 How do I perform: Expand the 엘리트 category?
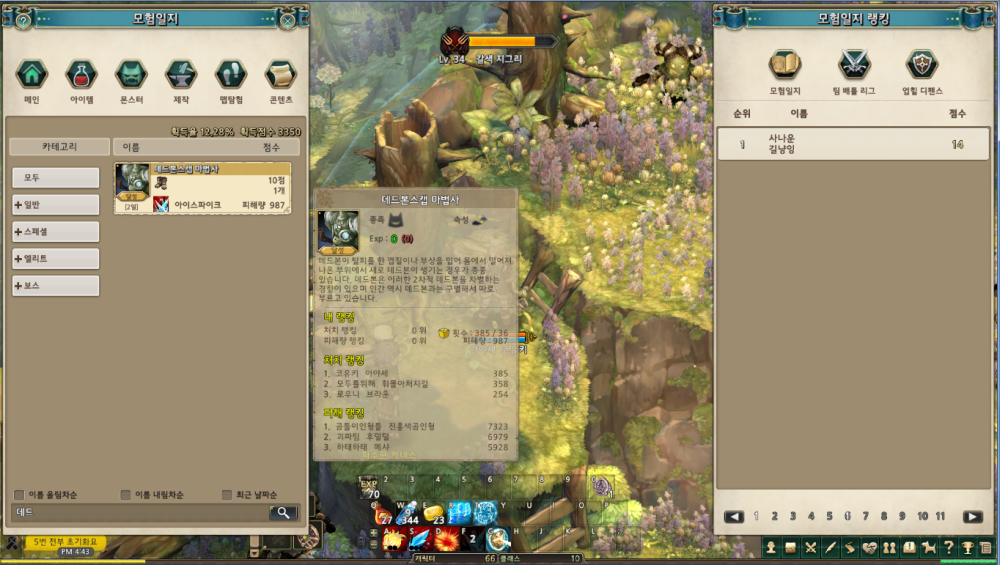pos(56,259)
